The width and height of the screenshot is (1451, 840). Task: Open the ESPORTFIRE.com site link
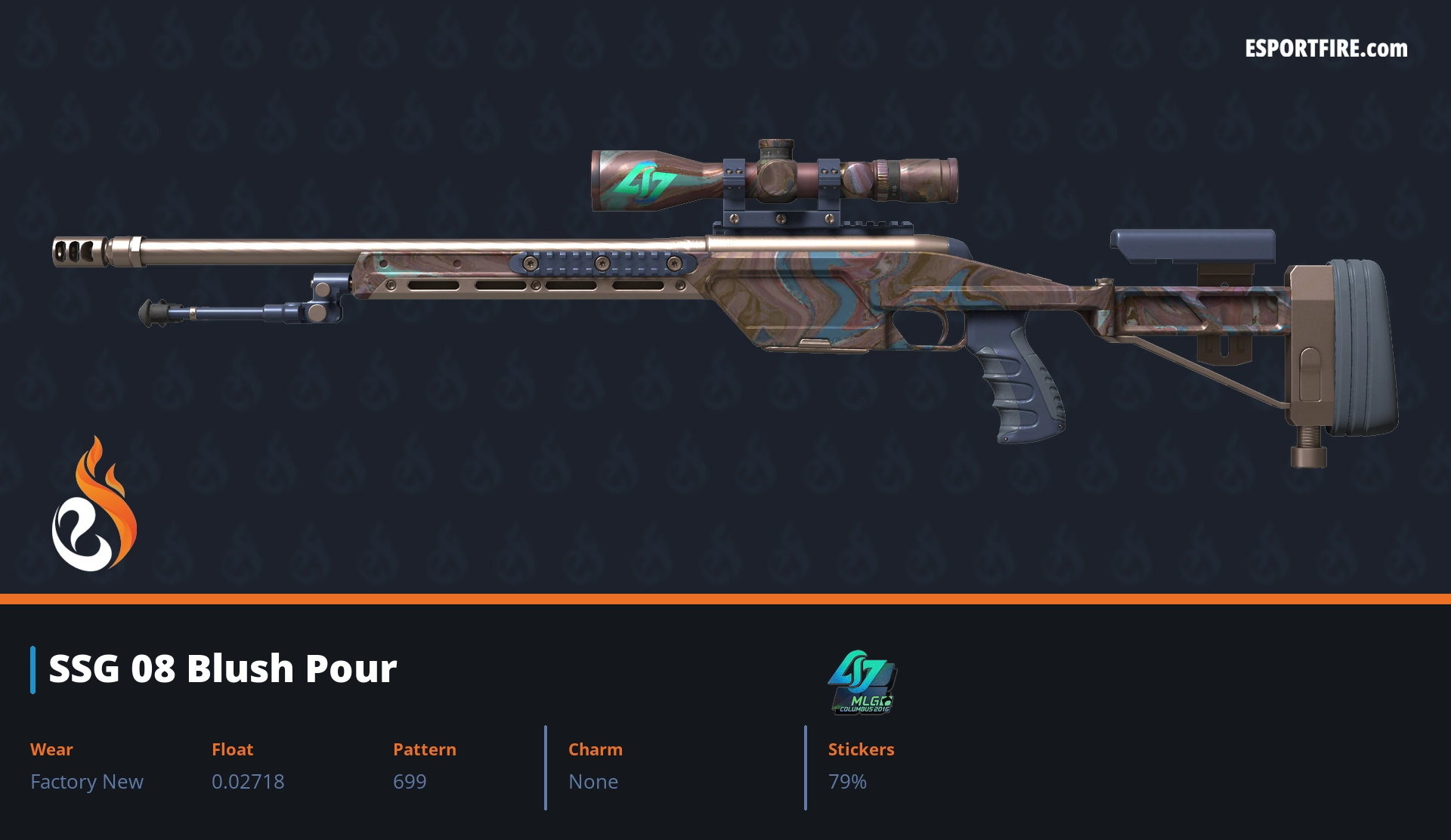[1326, 49]
